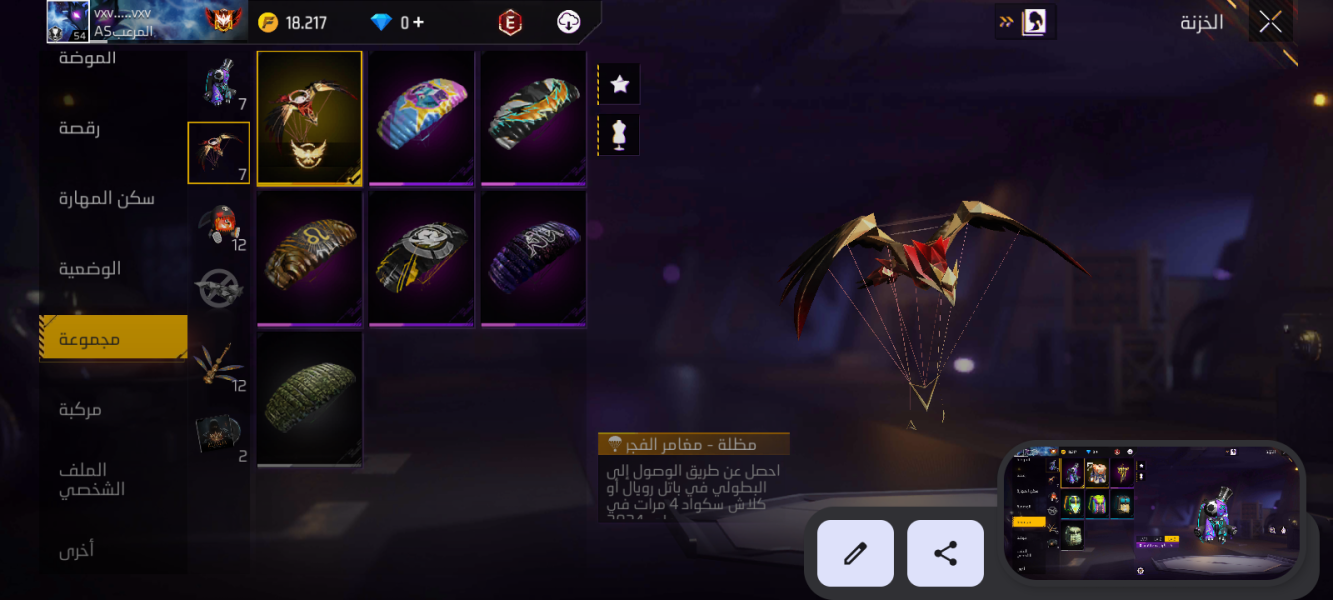Select the الوضعية category
Viewport: 1333px width, 600px height.
coord(90,269)
